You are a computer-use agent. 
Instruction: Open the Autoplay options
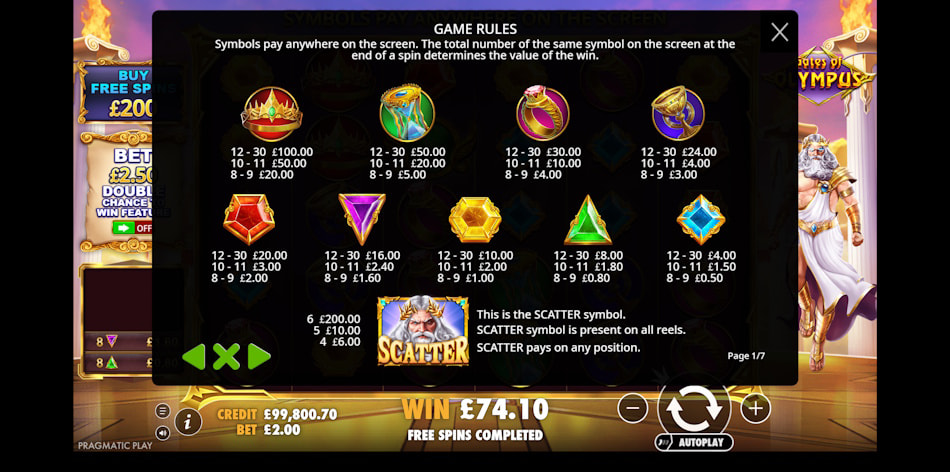694,441
